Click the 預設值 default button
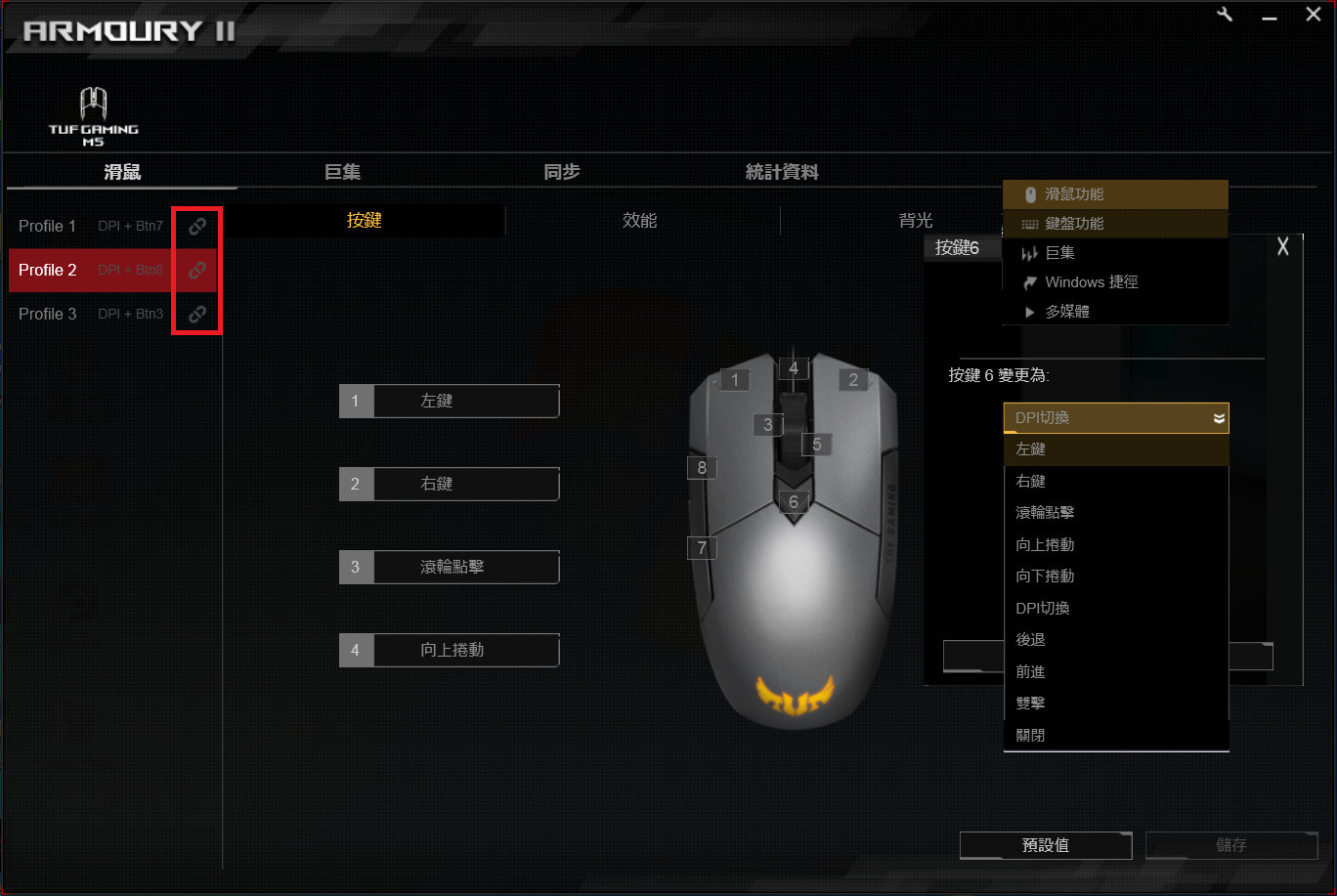Screen dimensions: 1337x896 (x=1045, y=845)
